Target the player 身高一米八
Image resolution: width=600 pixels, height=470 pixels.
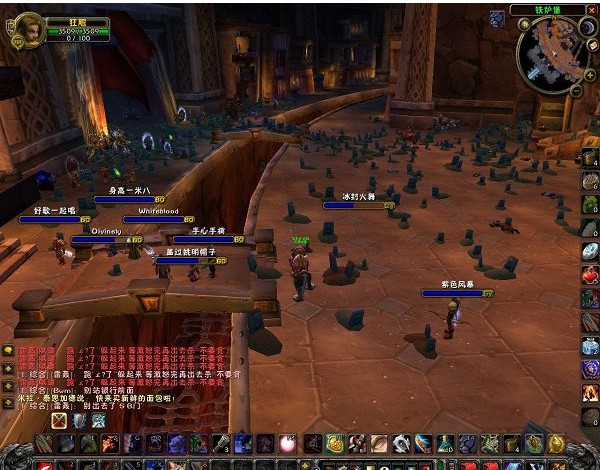click(129, 198)
